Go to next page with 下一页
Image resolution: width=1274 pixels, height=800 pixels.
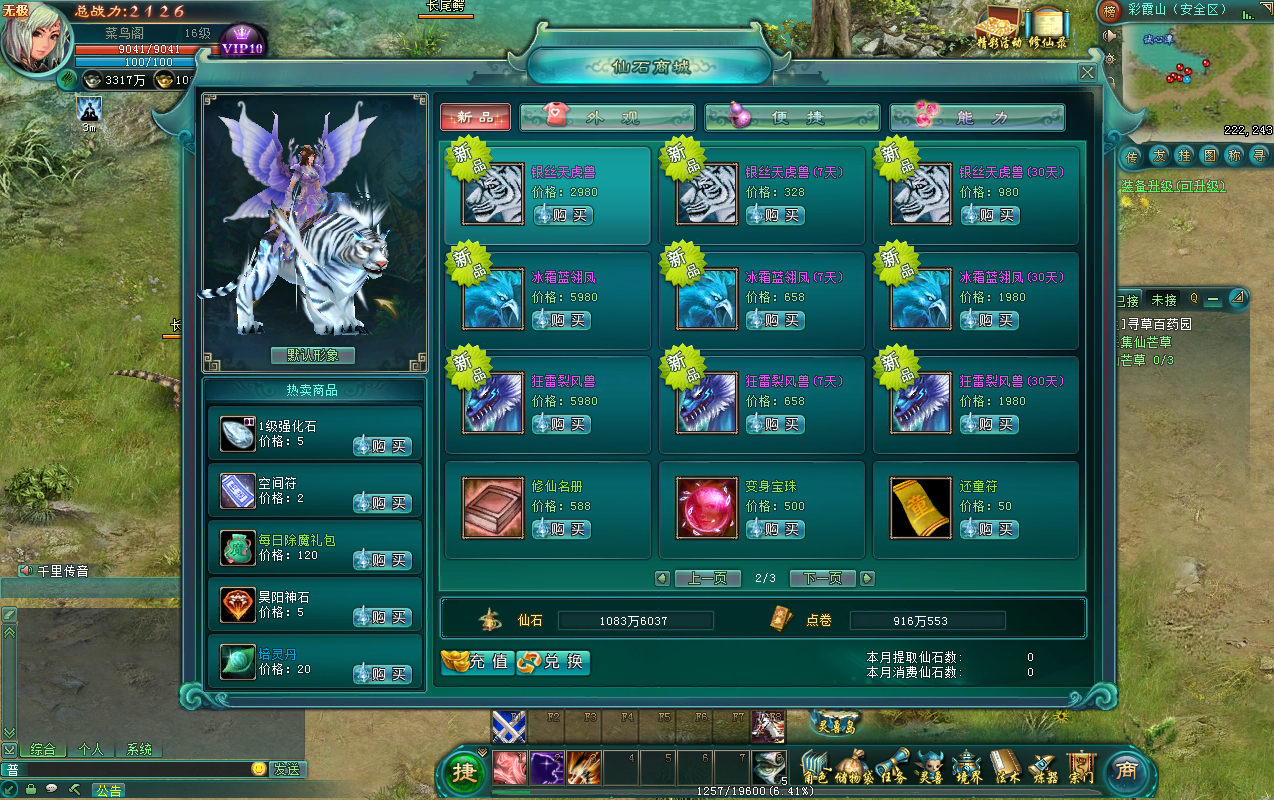(x=823, y=578)
